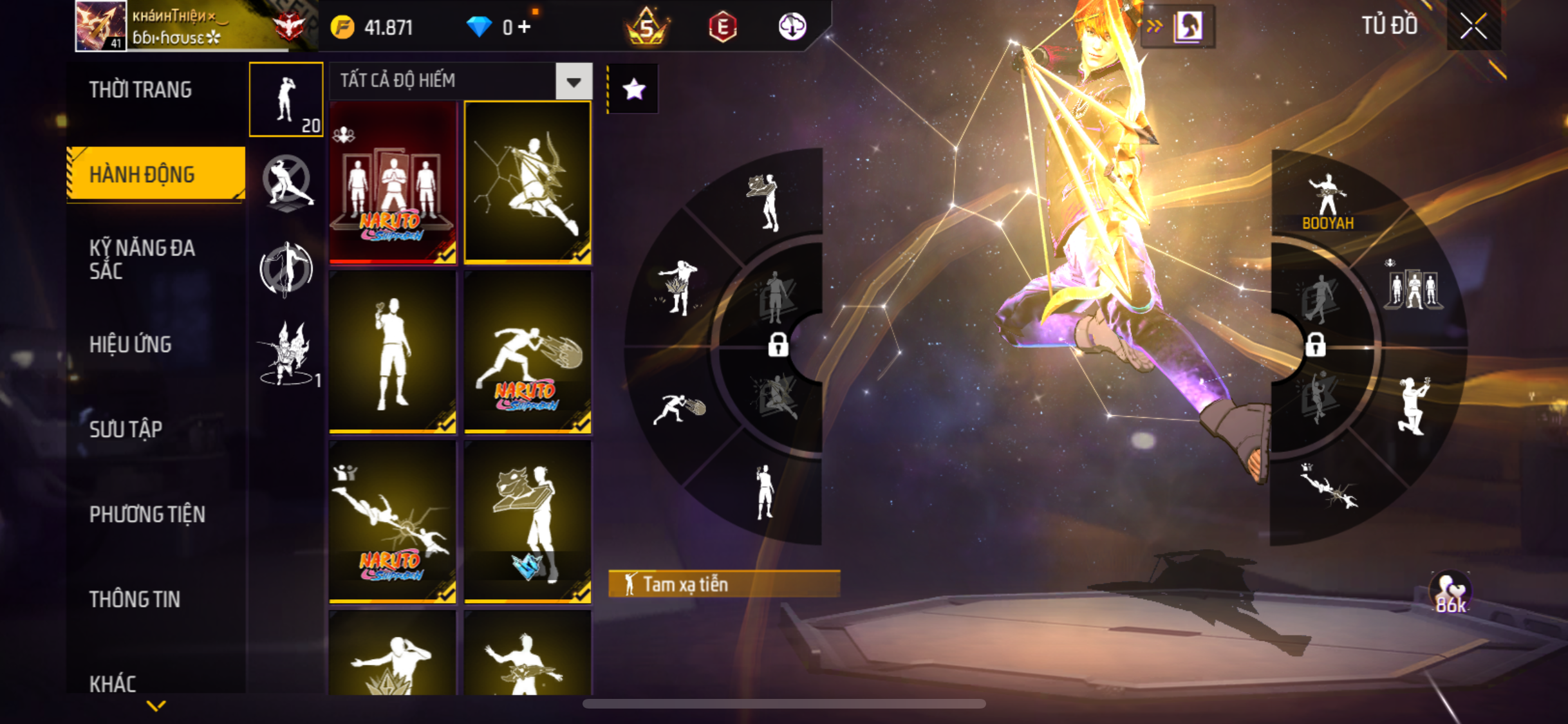Open the Thời Trang category
Screen dimensions: 1568x724
point(140,90)
